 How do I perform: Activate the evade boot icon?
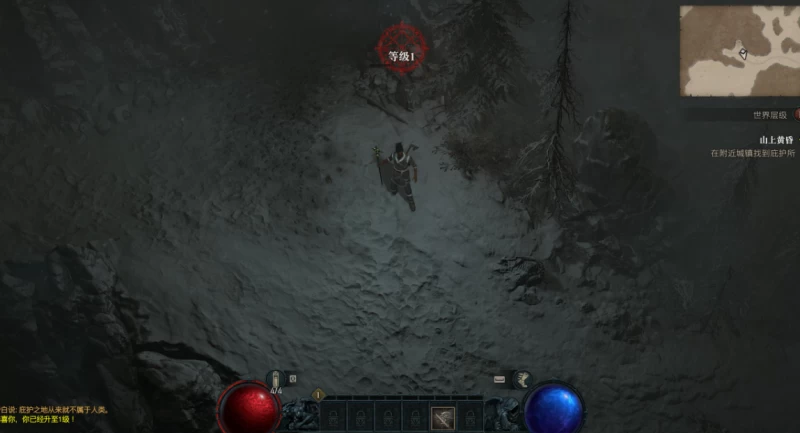pyautogui.click(x=520, y=379)
